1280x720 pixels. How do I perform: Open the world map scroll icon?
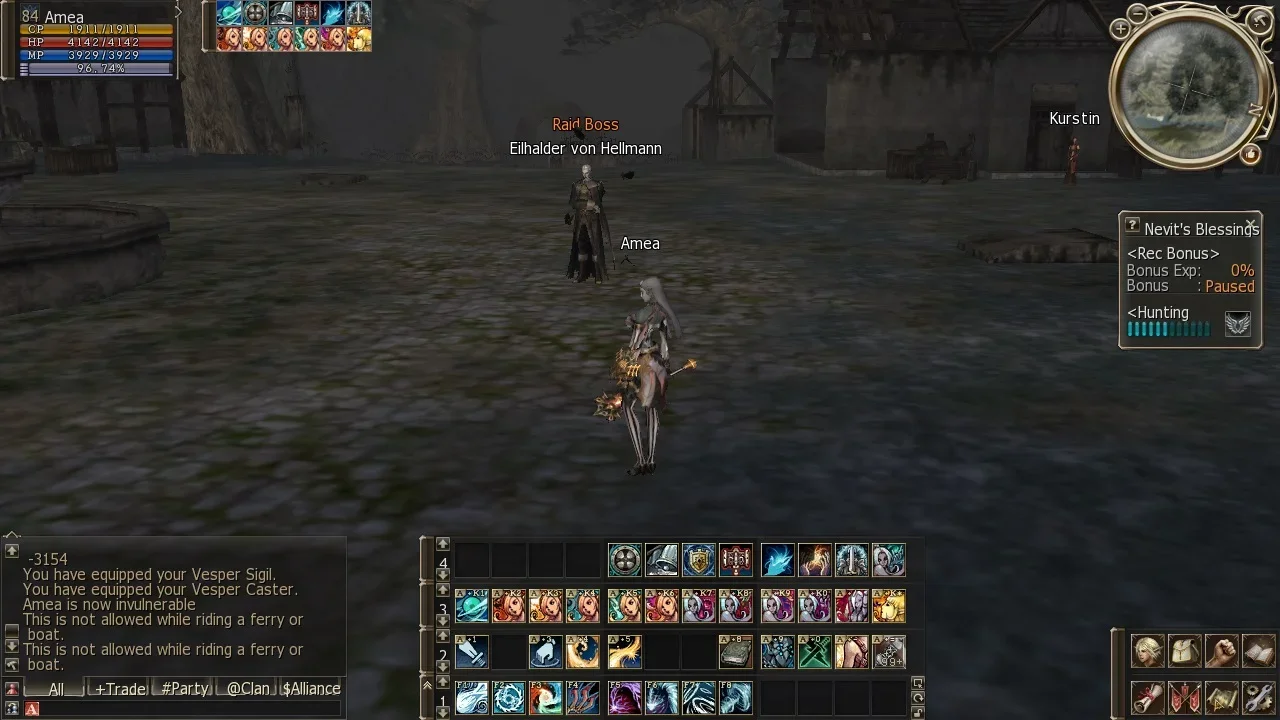coord(1222,697)
